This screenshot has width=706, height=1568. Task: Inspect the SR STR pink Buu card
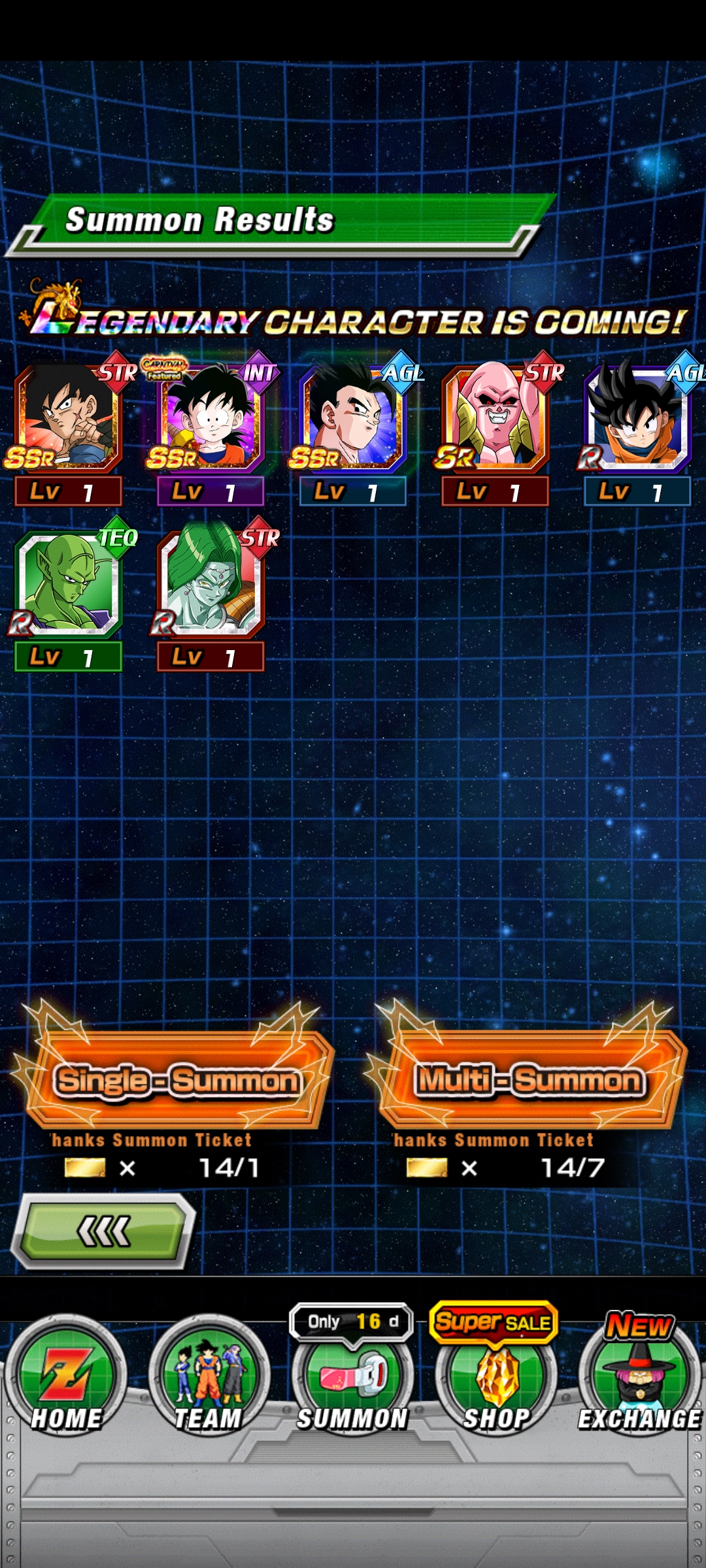pos(496,419)
